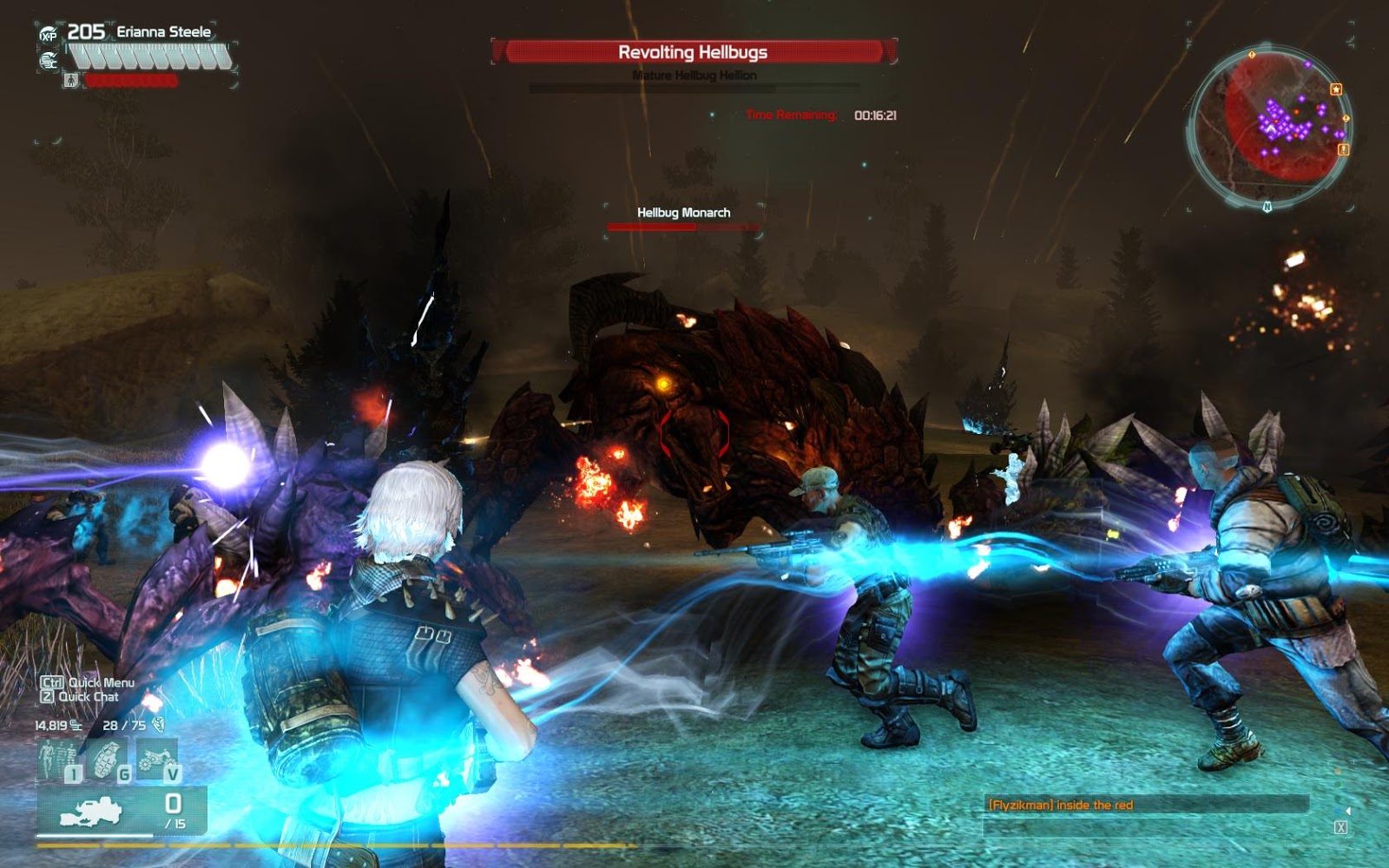1389x868 pixels.
Task: Select the star mission marker on the minimap
Action: point(1336,90)
